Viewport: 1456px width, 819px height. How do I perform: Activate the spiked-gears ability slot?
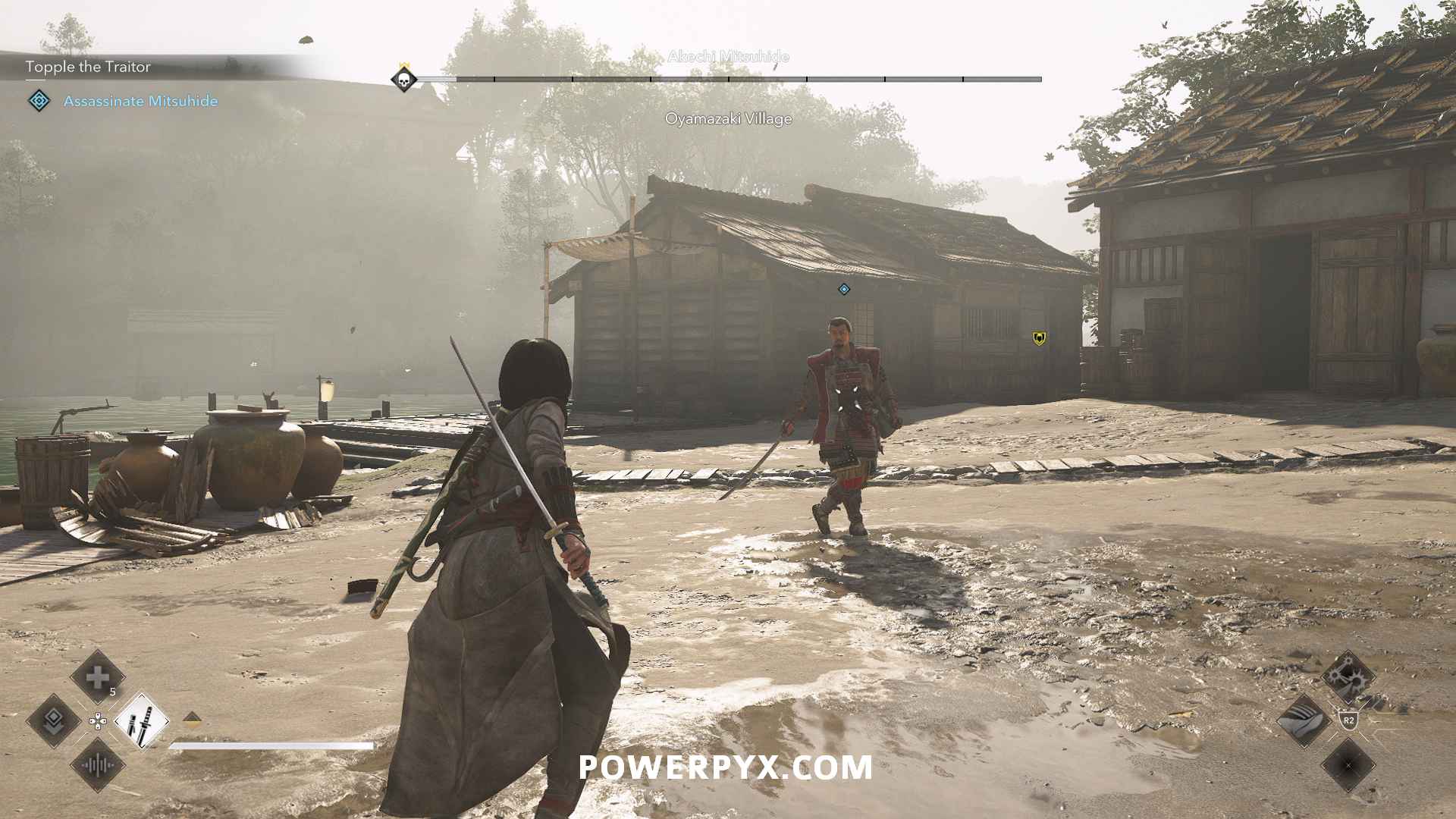tap(1348, 677)
